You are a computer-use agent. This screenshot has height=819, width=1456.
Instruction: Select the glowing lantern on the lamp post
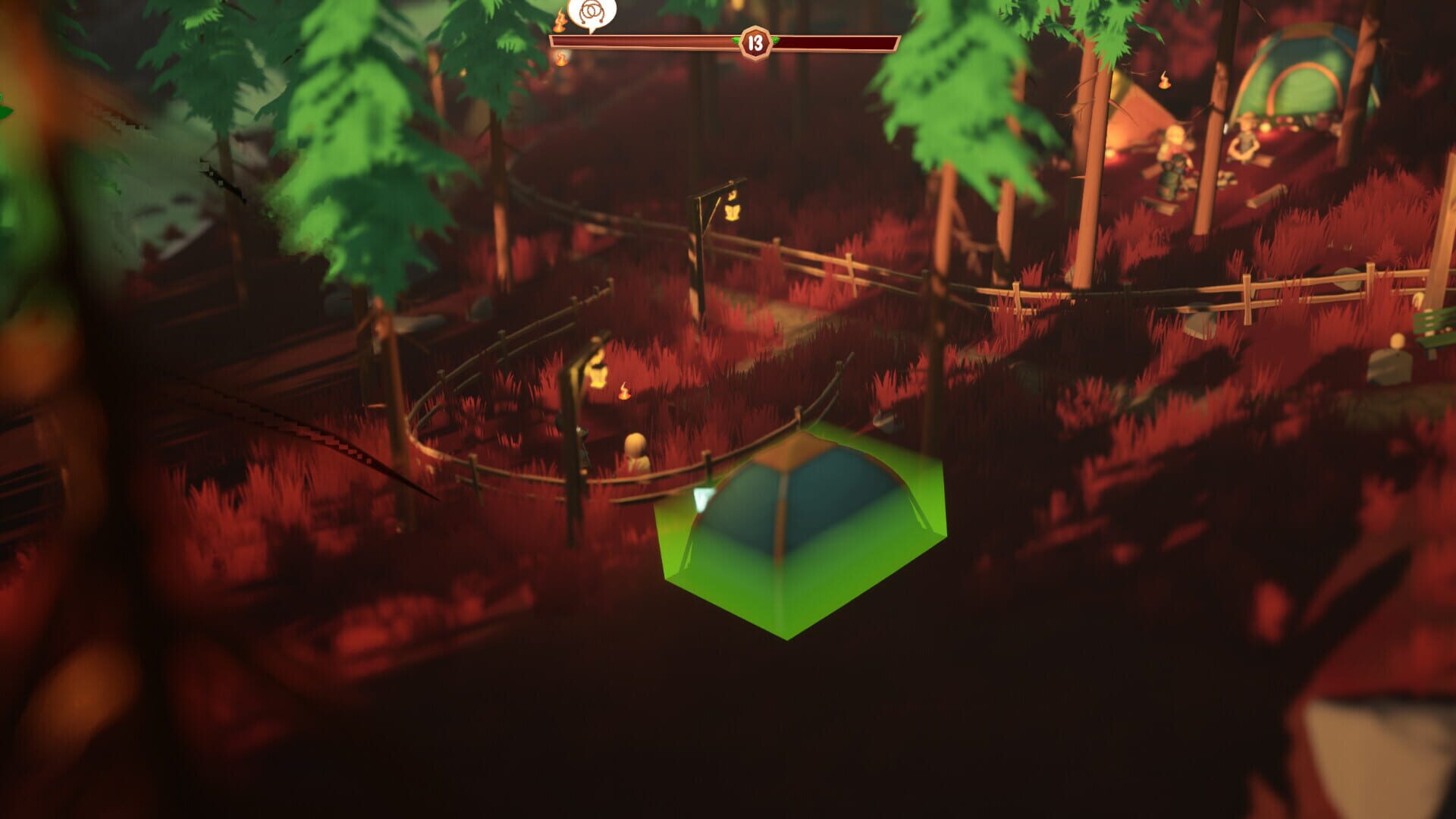point(597,372)
